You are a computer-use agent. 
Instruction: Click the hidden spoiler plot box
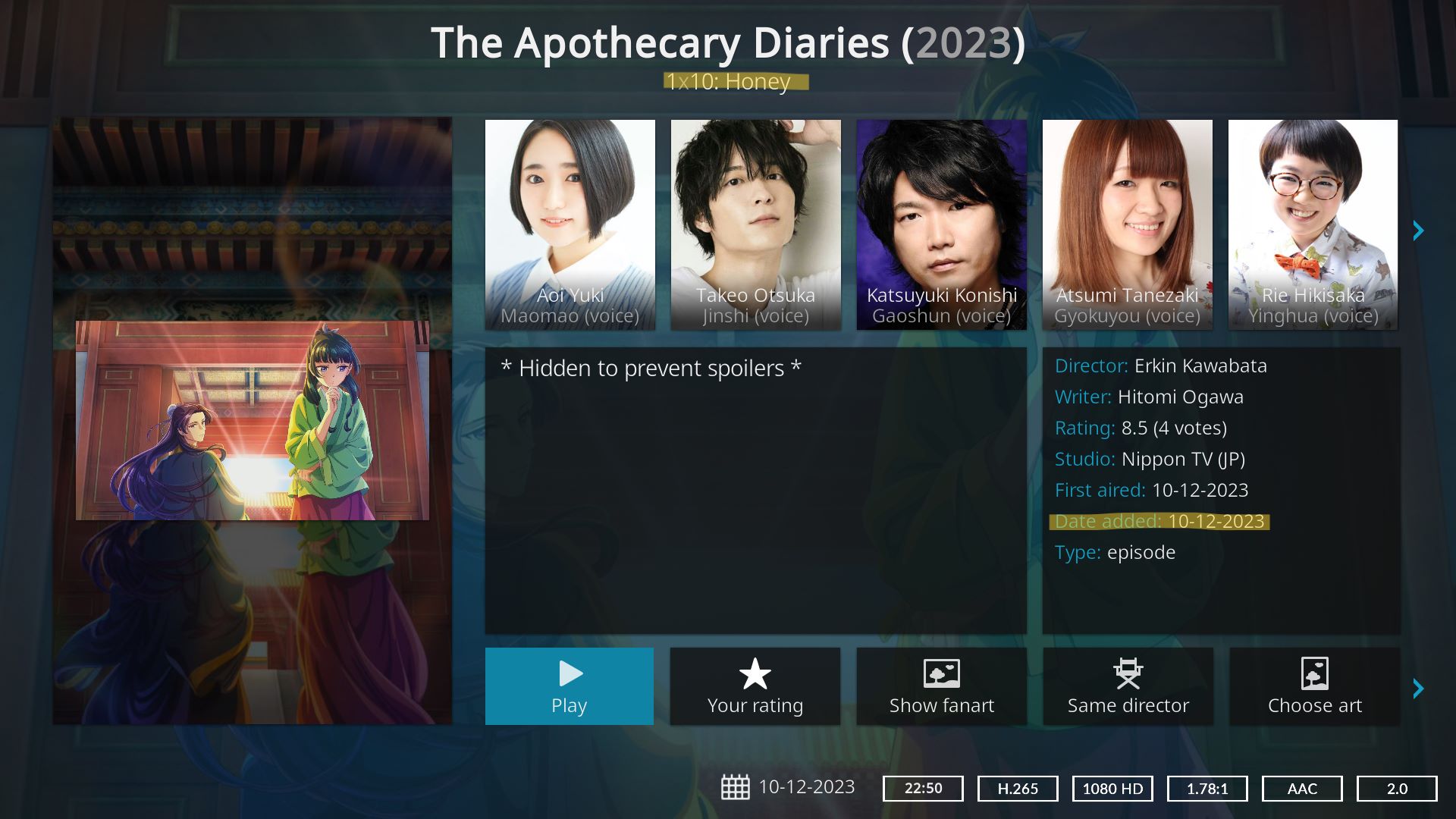tap(755, 490)
